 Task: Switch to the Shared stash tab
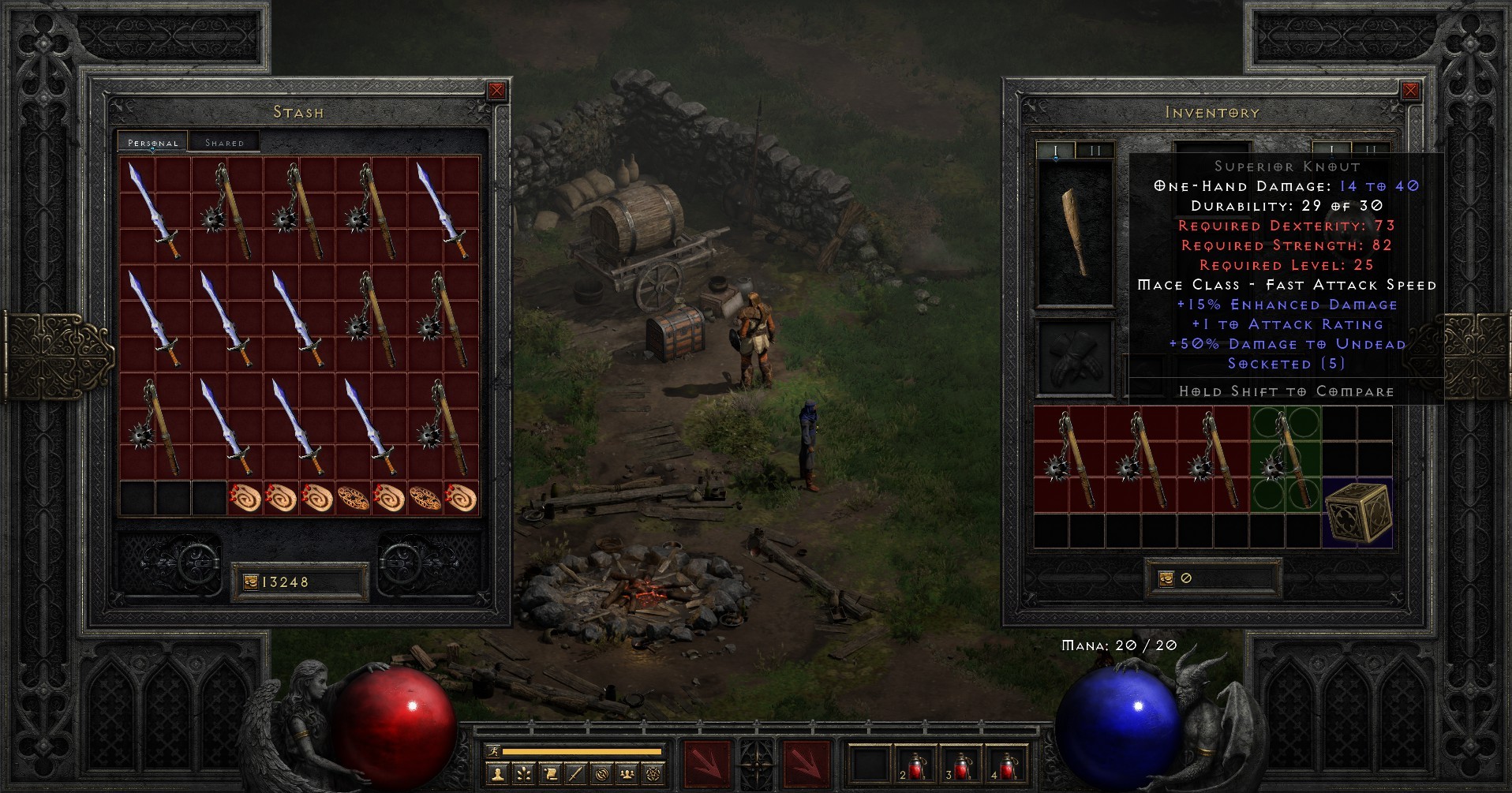tap(226, 141)
